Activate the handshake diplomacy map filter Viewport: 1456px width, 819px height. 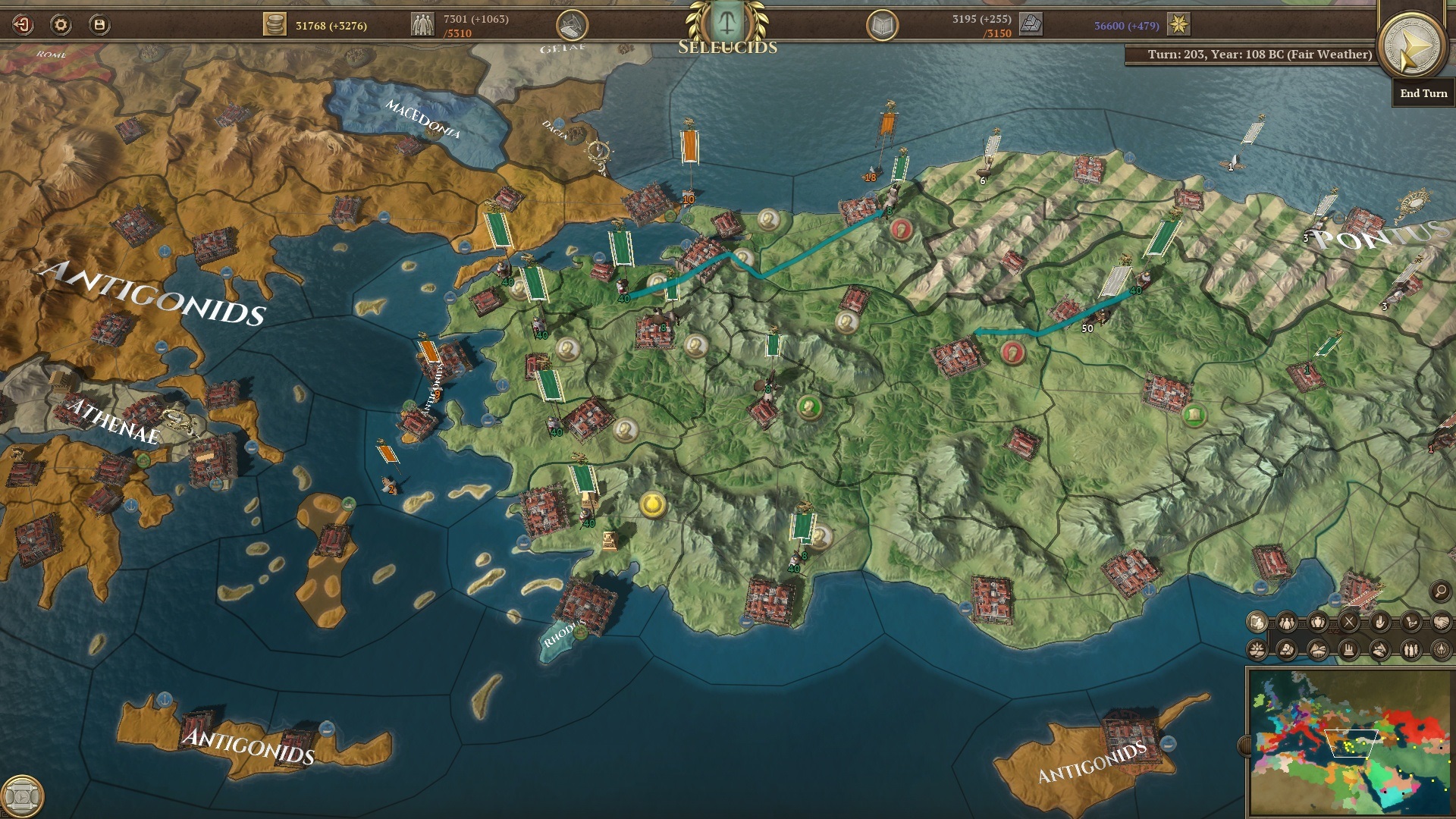click(x=1440, y=623)
